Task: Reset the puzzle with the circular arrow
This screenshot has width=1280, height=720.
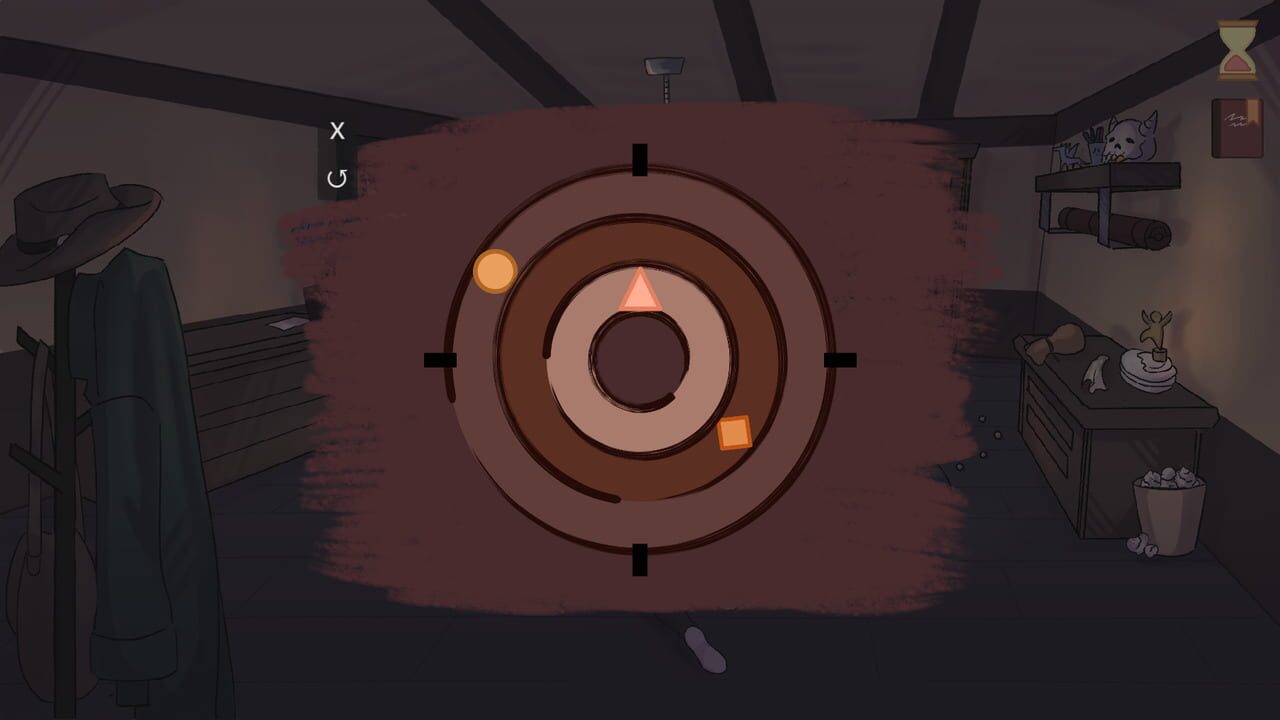Action: pyautogui.click(x=337, y=177)
